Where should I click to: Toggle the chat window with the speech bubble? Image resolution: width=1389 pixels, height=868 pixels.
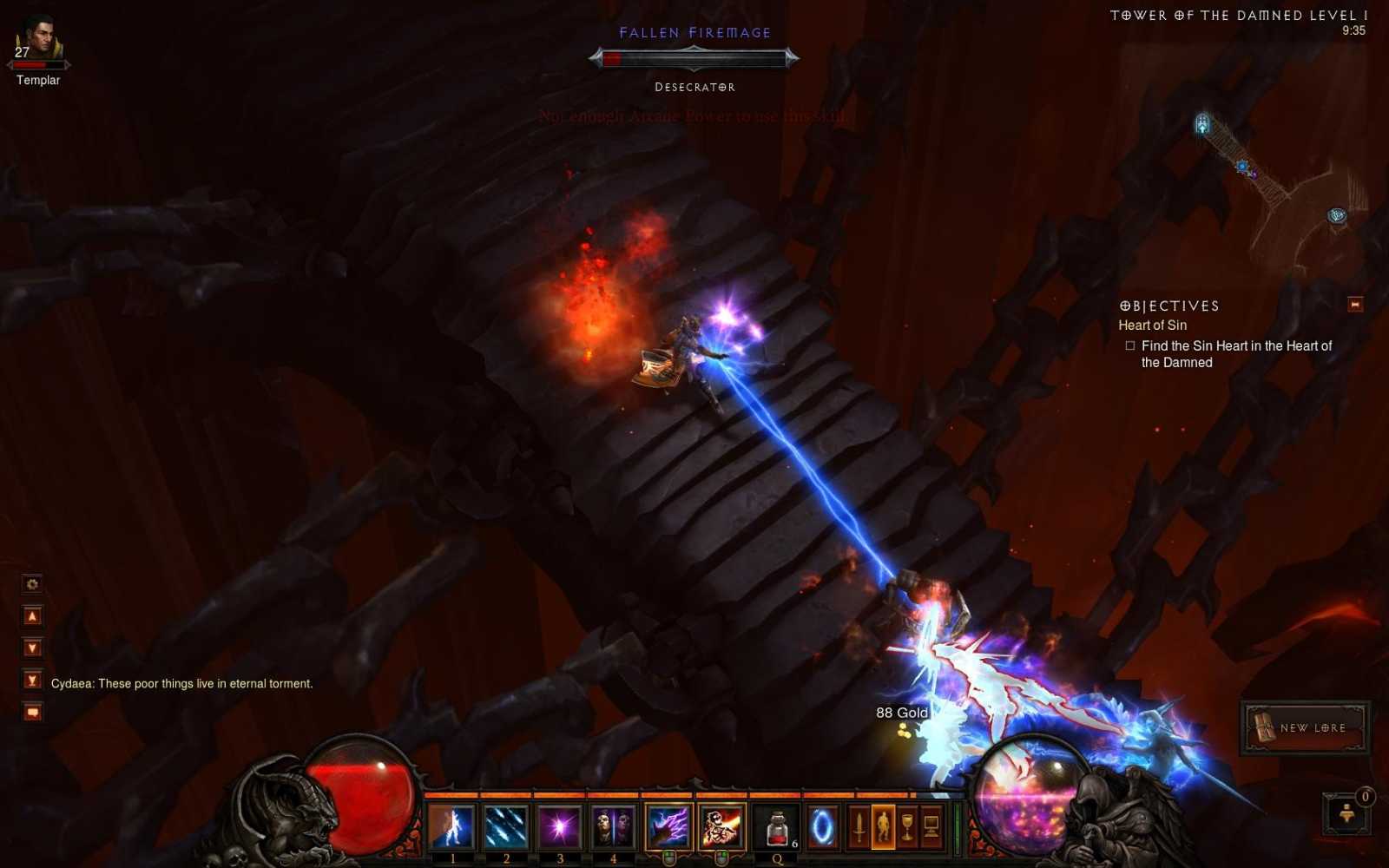click(32, 712)
